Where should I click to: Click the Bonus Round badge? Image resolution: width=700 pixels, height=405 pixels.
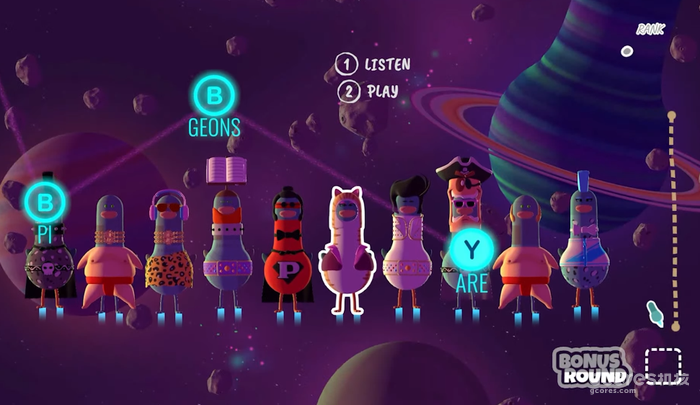coord(591,367)
